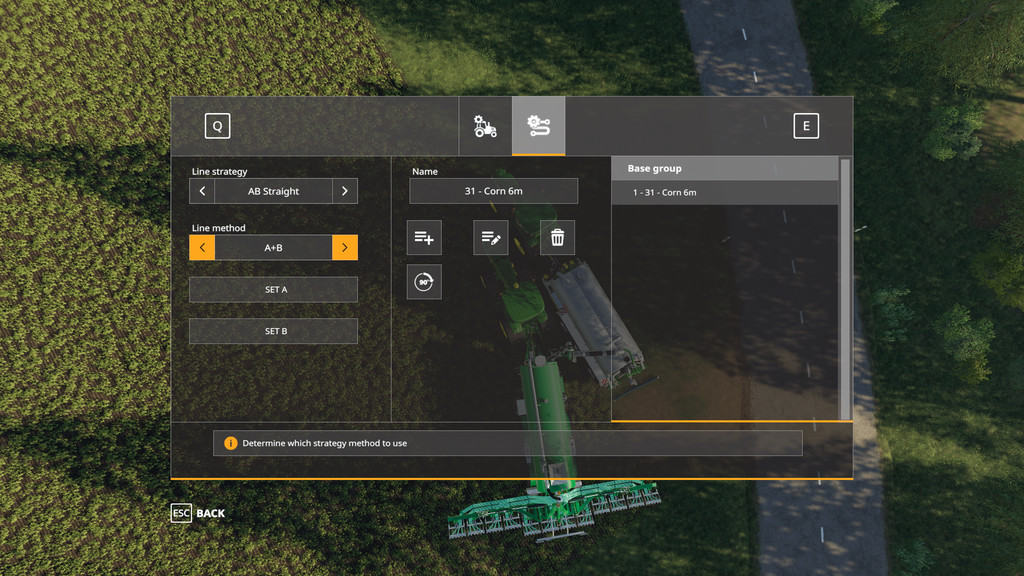Viewport: 1024px width, 576px height.
Task: Click the track list scrollbar
Action: pos(846,288)
